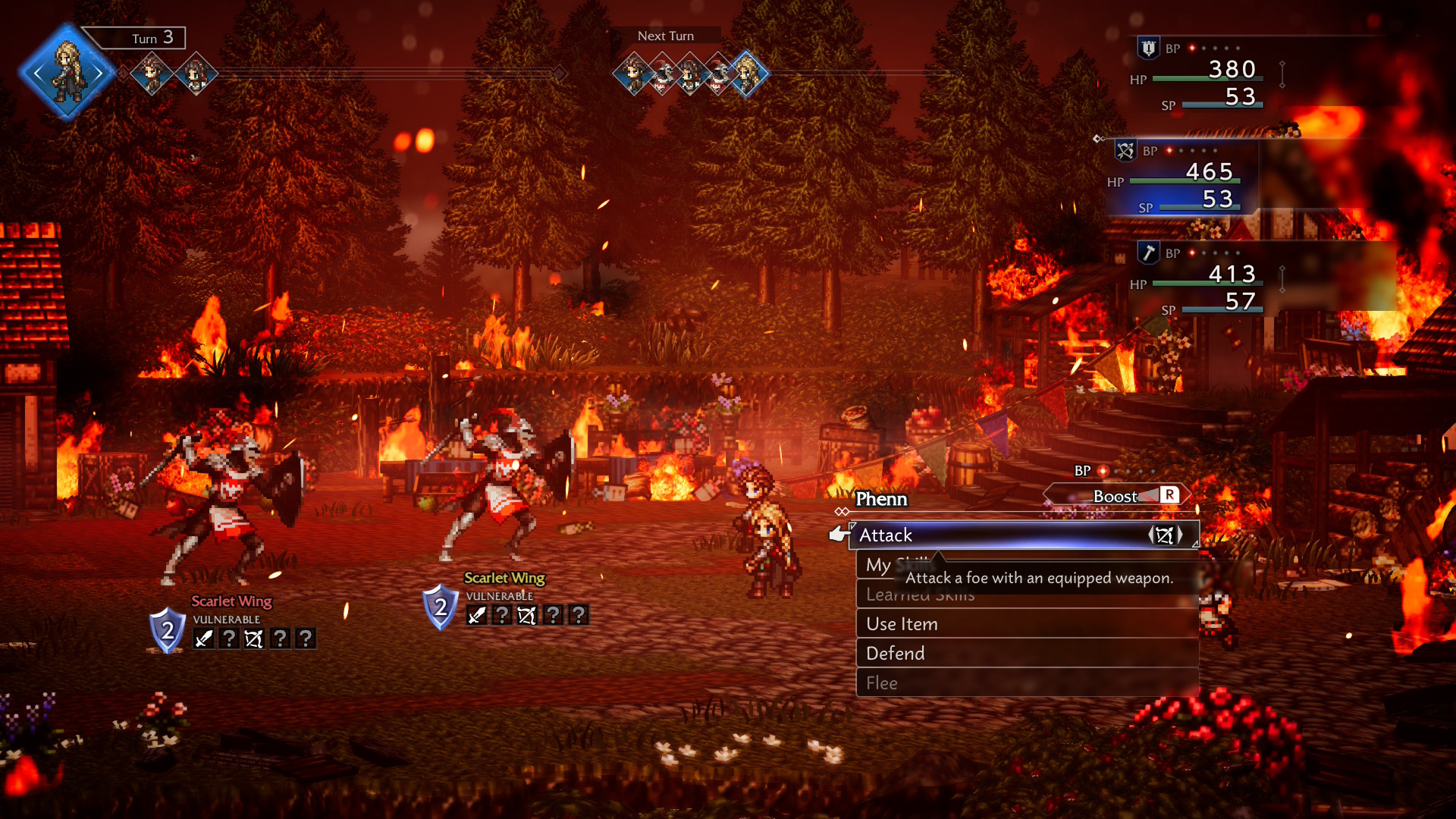Image resolution: width=1456 pixels, height=819 pixels.
Task: Select the party member panel with 465 HP
Action: coord(1183,178)
